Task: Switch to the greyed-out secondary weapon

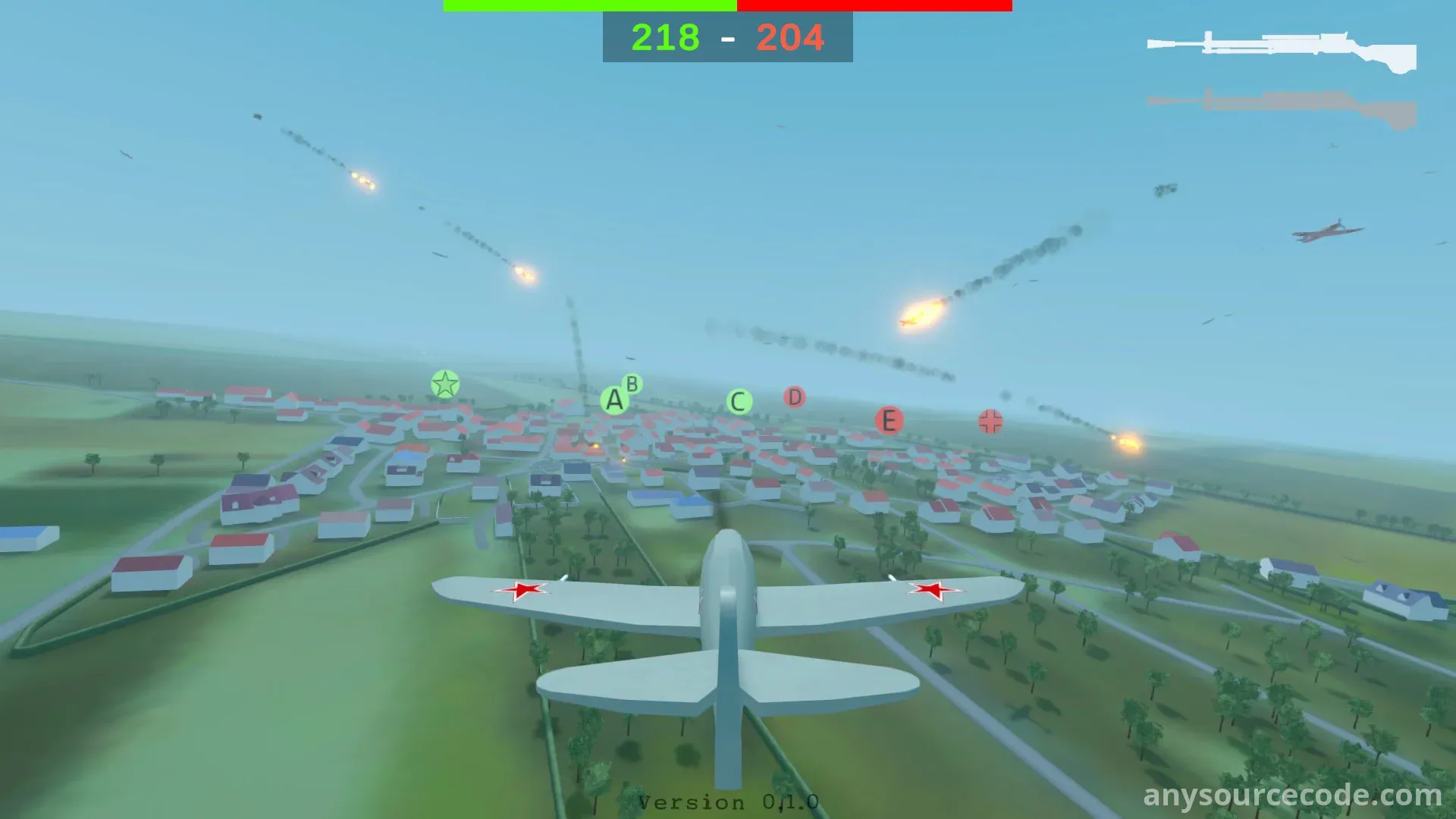Action: coord(1282,108)
